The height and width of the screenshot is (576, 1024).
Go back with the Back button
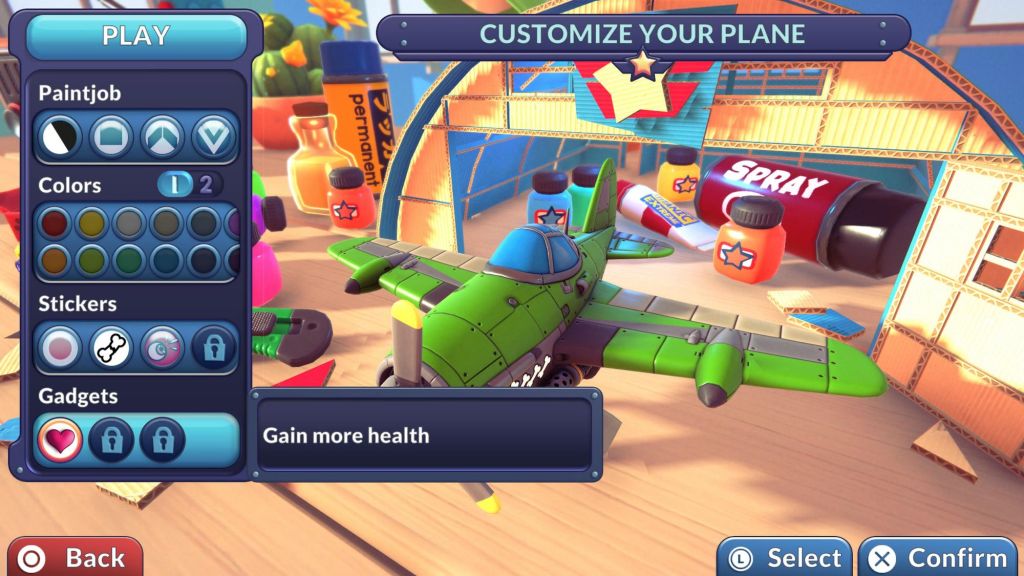click(75, 557)
